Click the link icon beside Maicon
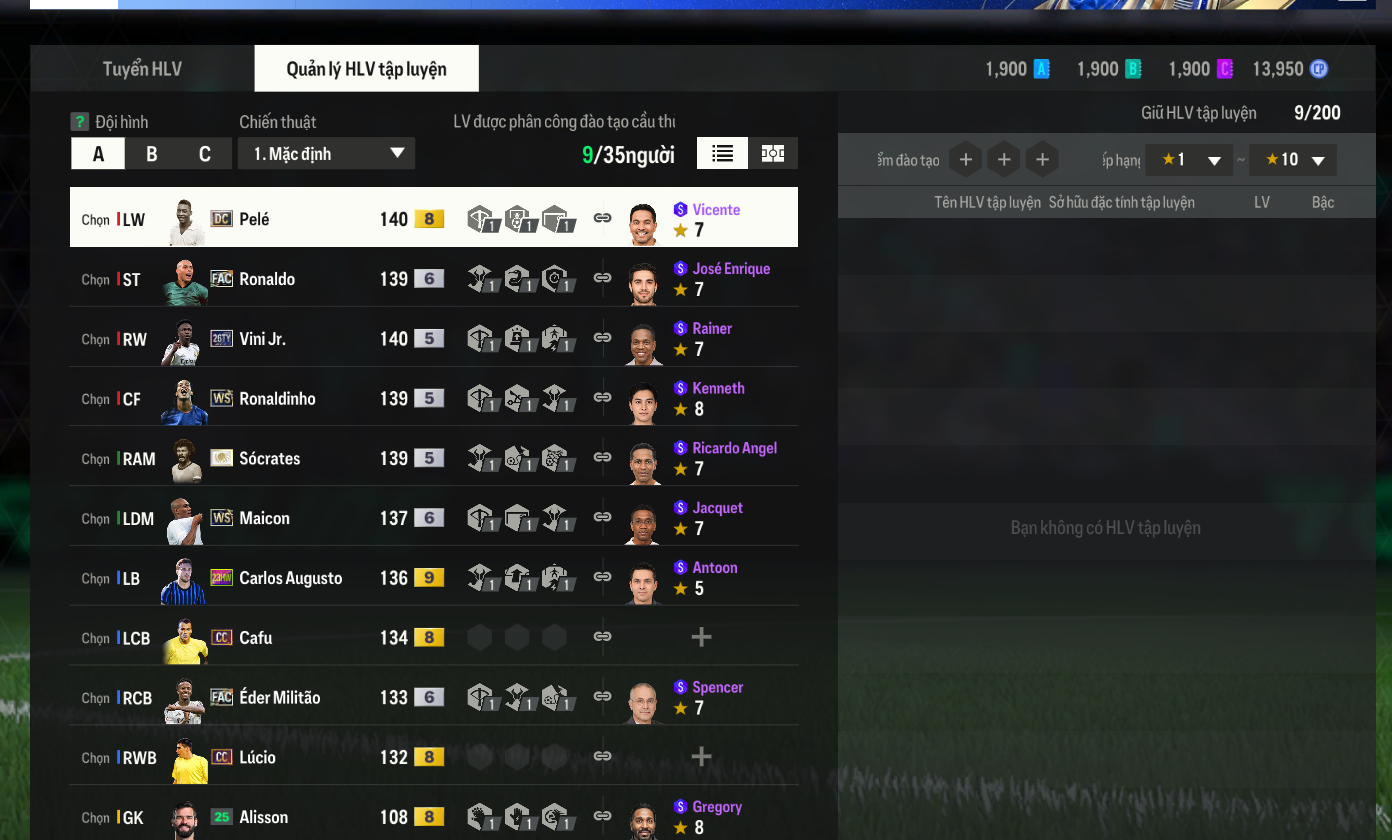The width and height of the screenshot is (1392, 840). pyautogui.click(x=602, y=517)
